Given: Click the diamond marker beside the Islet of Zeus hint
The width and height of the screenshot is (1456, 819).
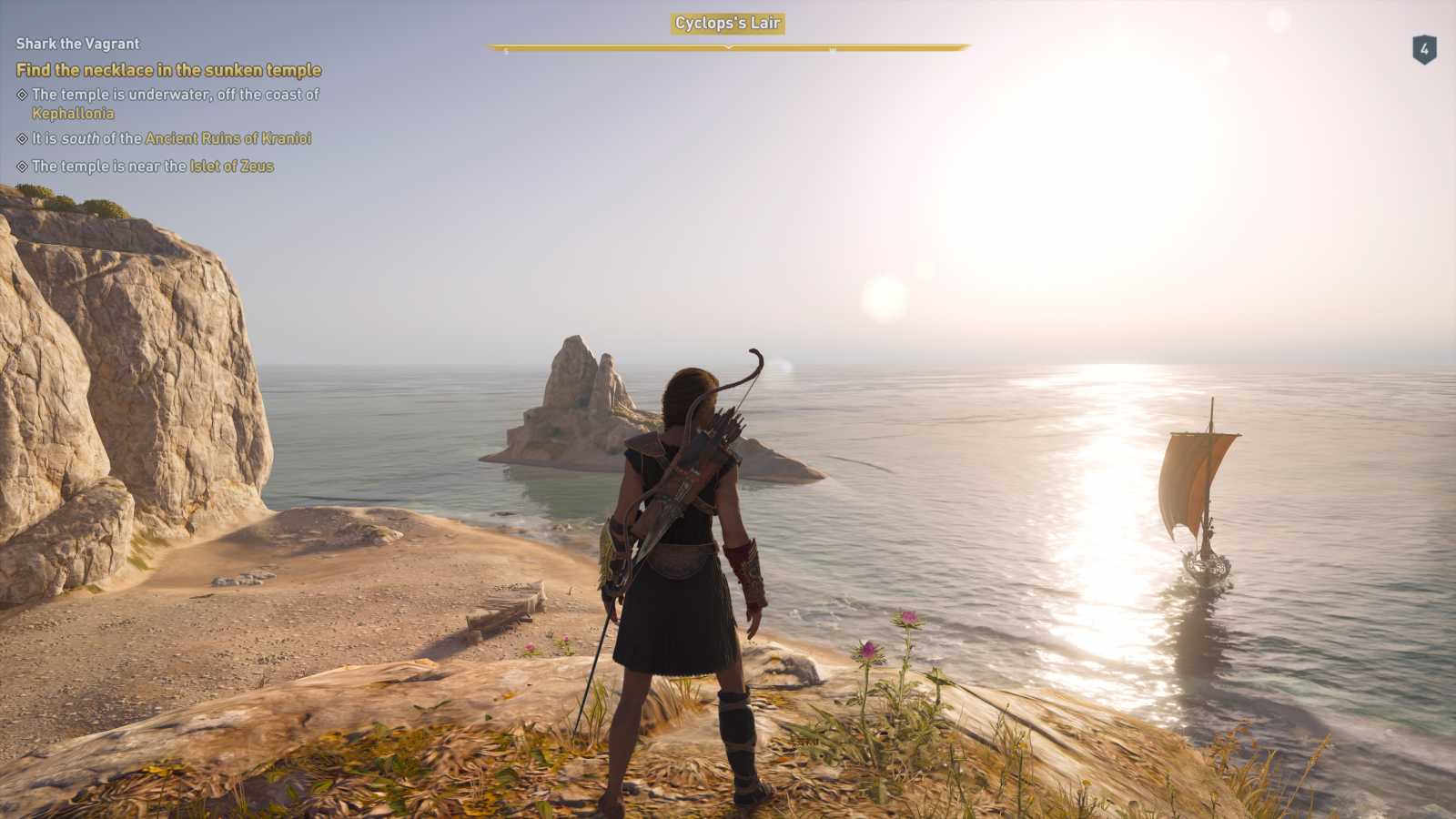Looking at the screenshot, I should [x=21, y=167].
